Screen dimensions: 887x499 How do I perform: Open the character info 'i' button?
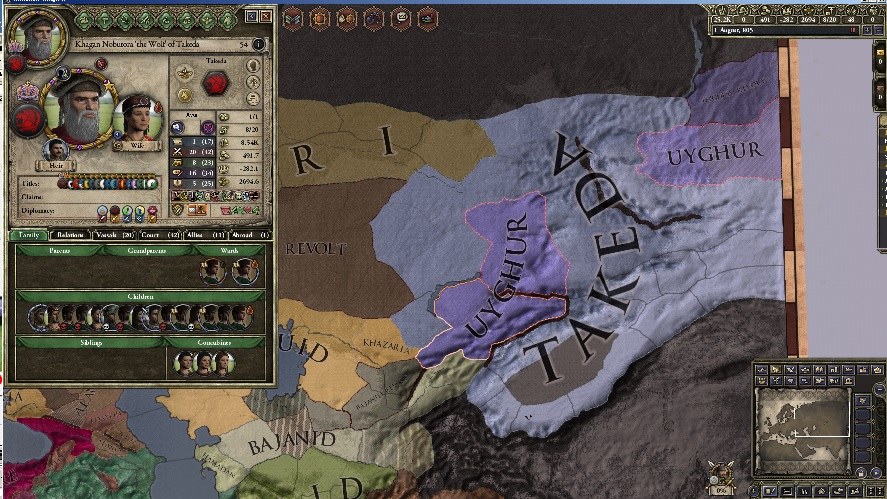click(x=258, y=45)
